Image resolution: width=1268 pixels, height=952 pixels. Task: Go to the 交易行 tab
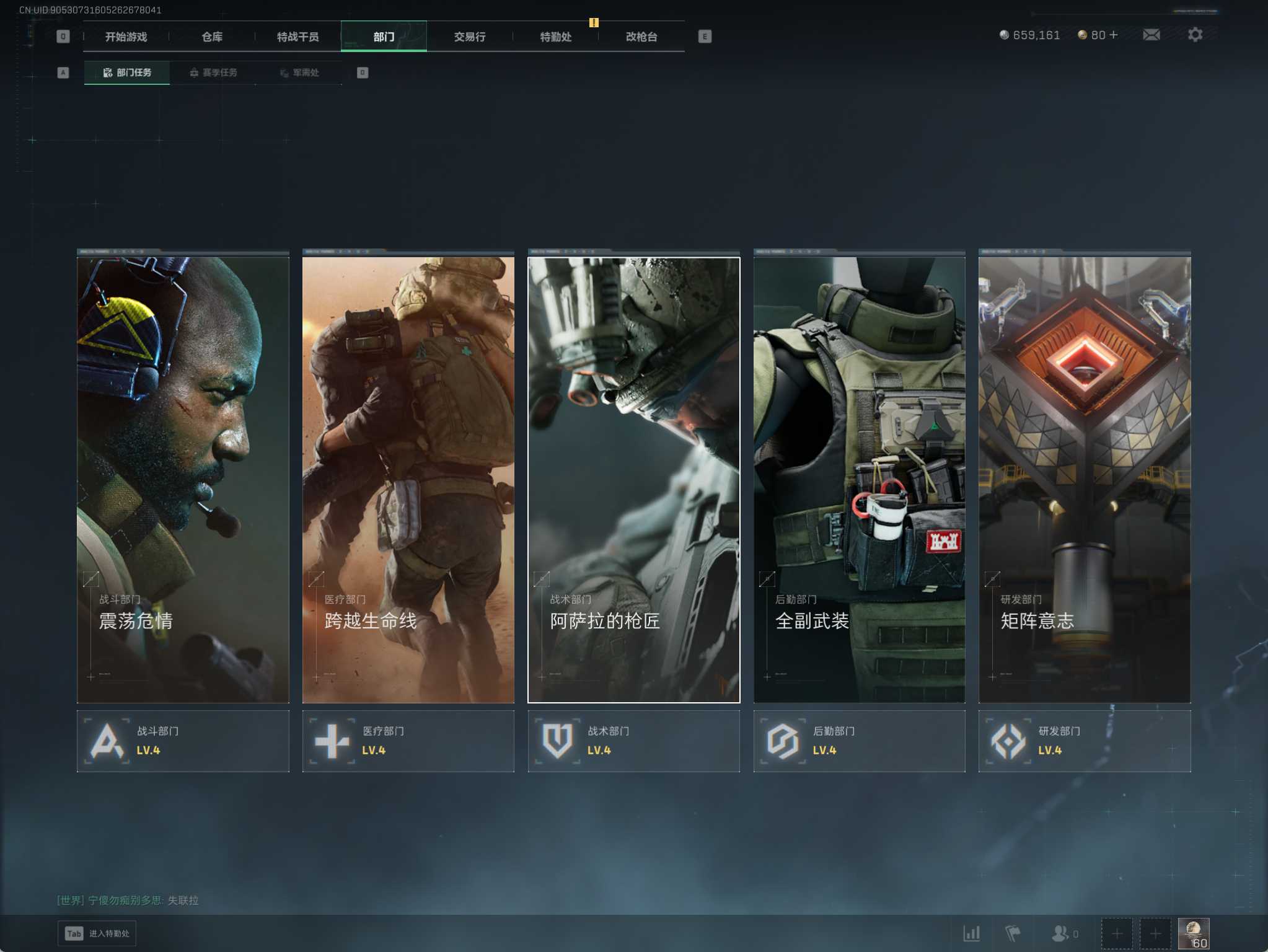(x=470, y=37)
